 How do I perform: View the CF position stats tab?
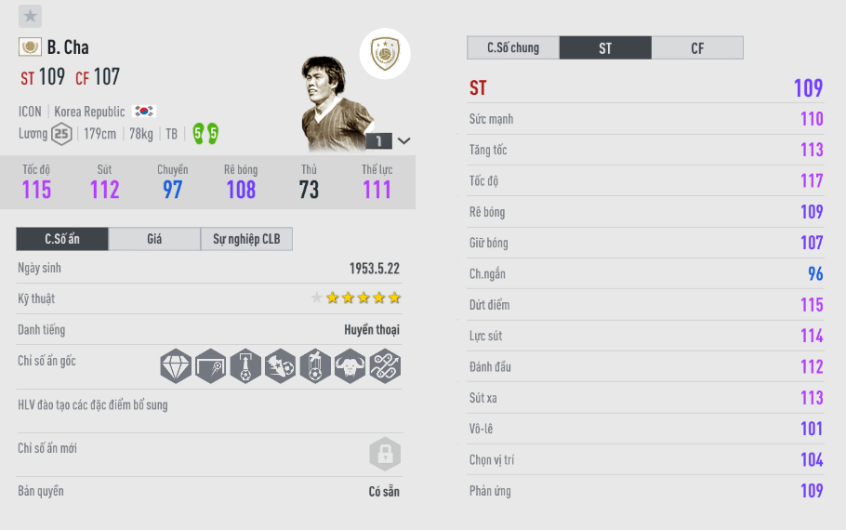[x=697, y=48]
